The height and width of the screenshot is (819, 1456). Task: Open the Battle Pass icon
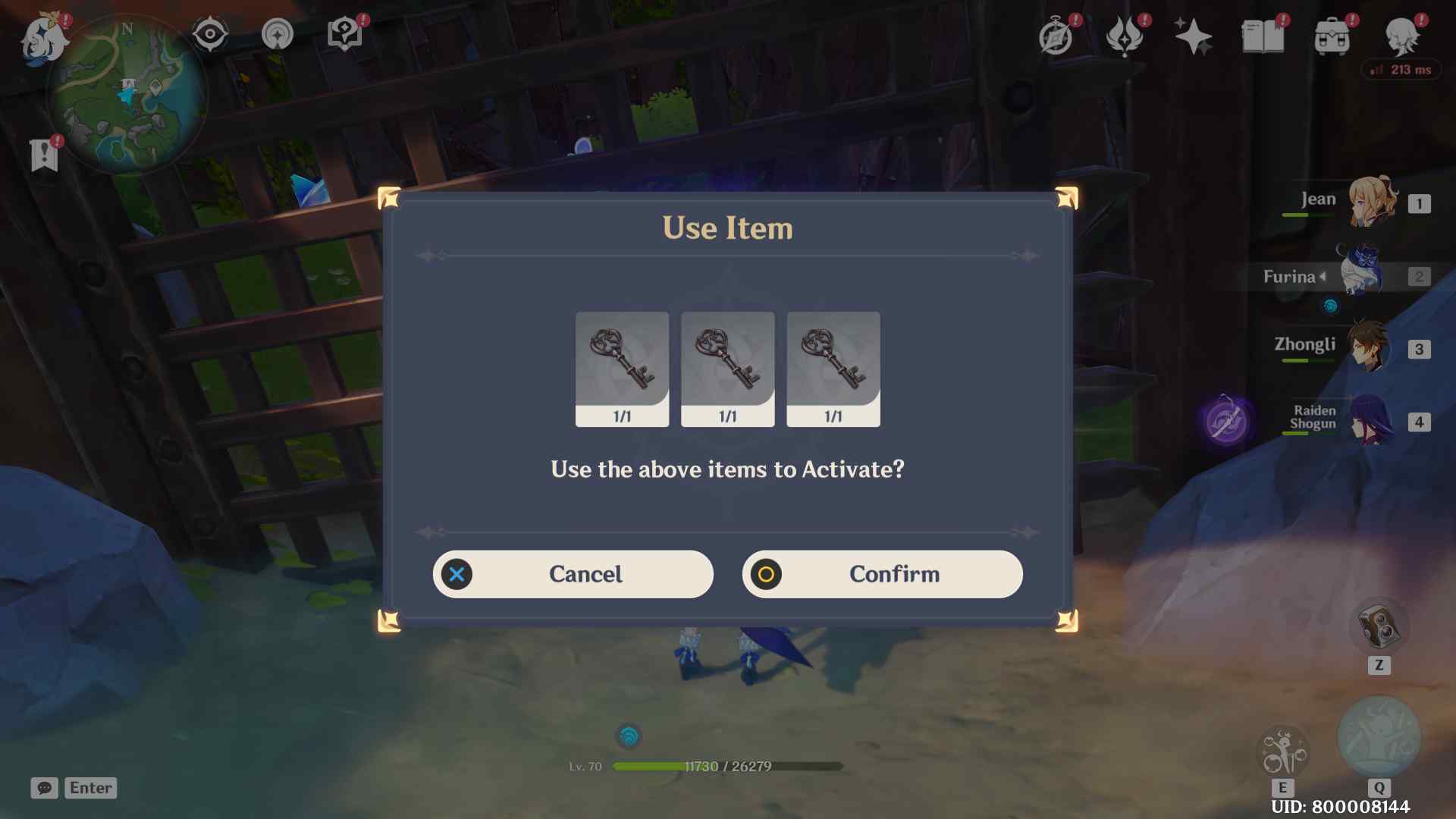click(x=1125, y=36)
